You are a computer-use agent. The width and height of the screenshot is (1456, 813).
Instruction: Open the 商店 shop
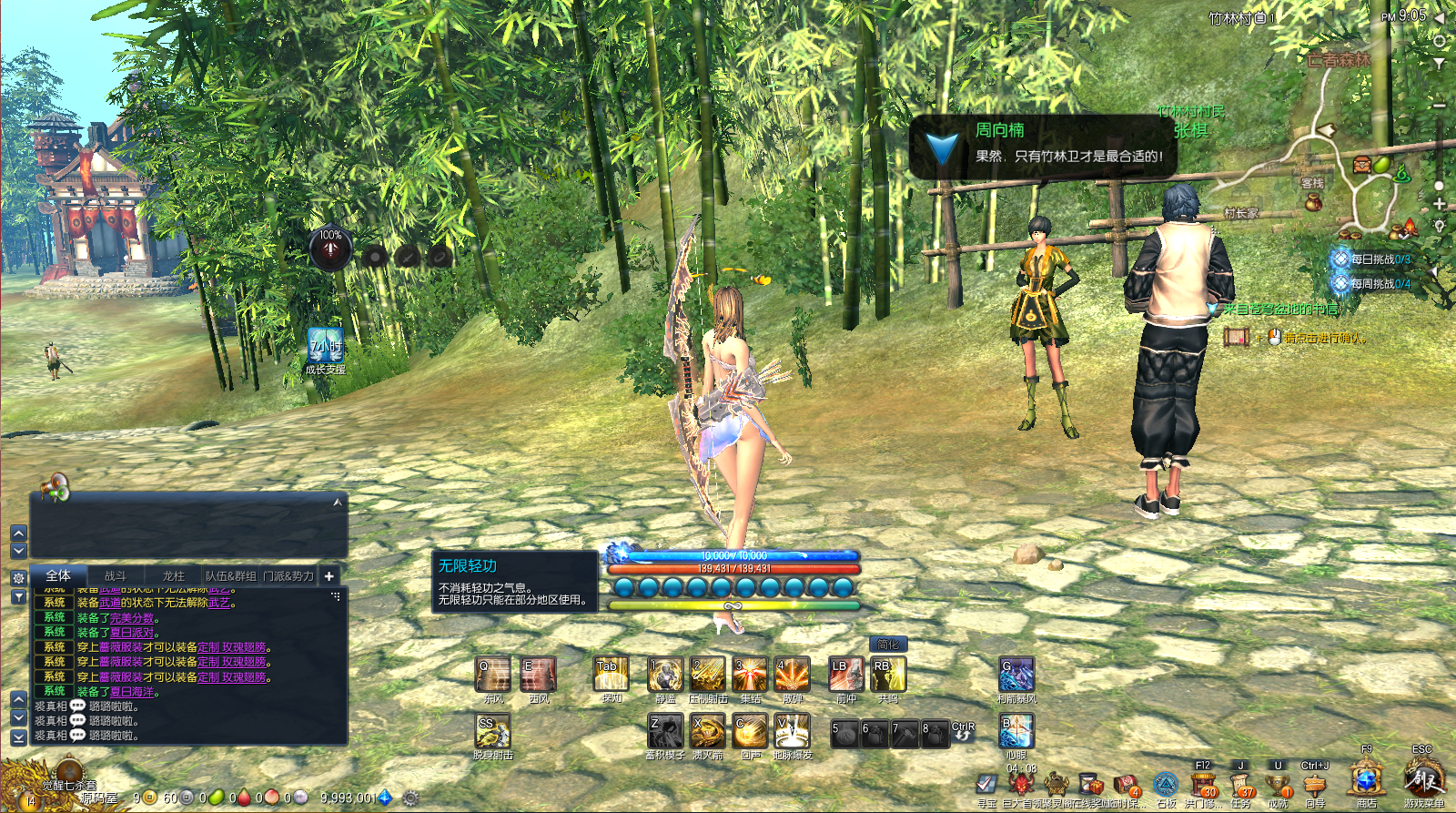coord(1365,781)
